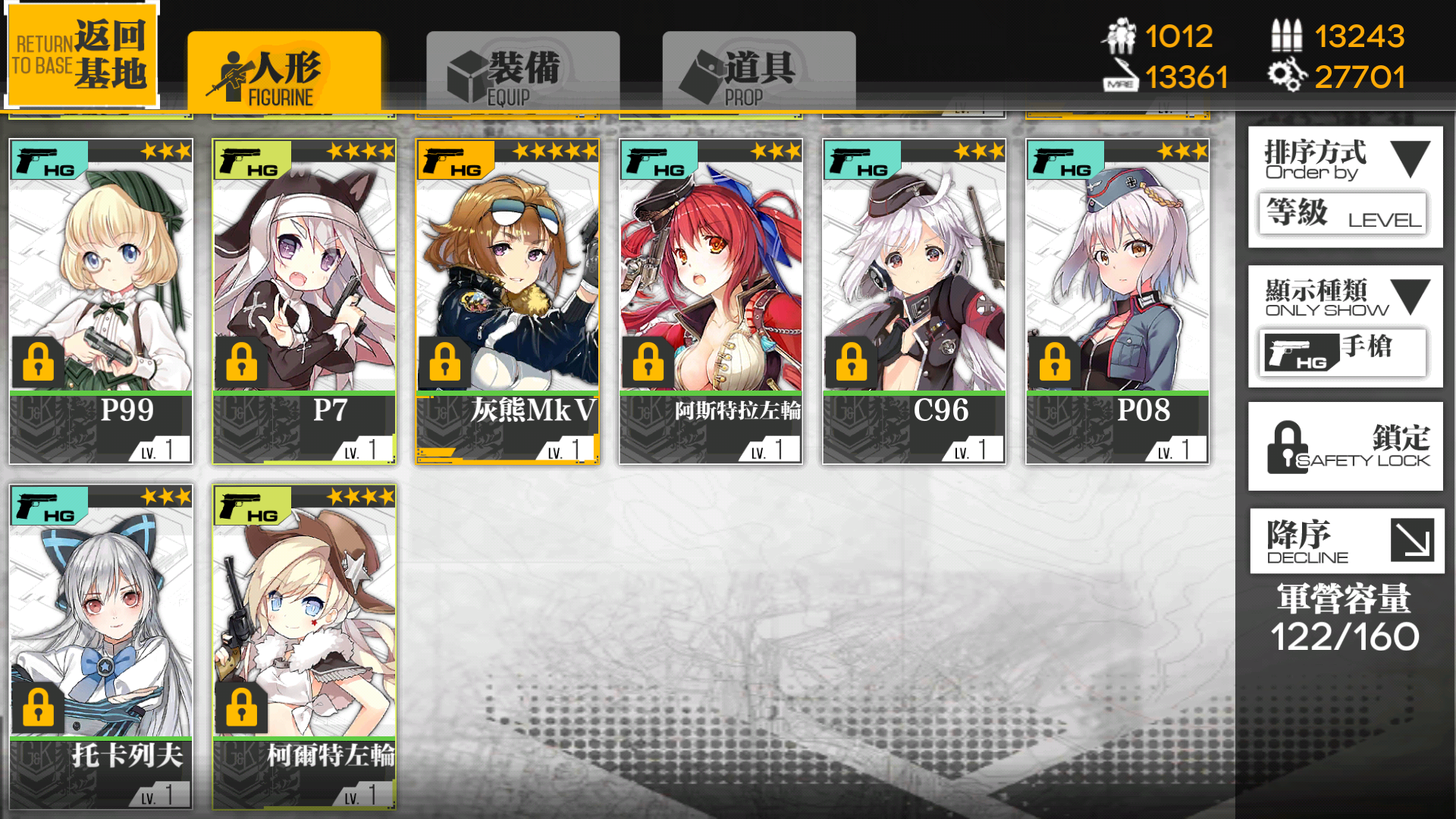Return to base with the yellow button

(x=81, y=55)
